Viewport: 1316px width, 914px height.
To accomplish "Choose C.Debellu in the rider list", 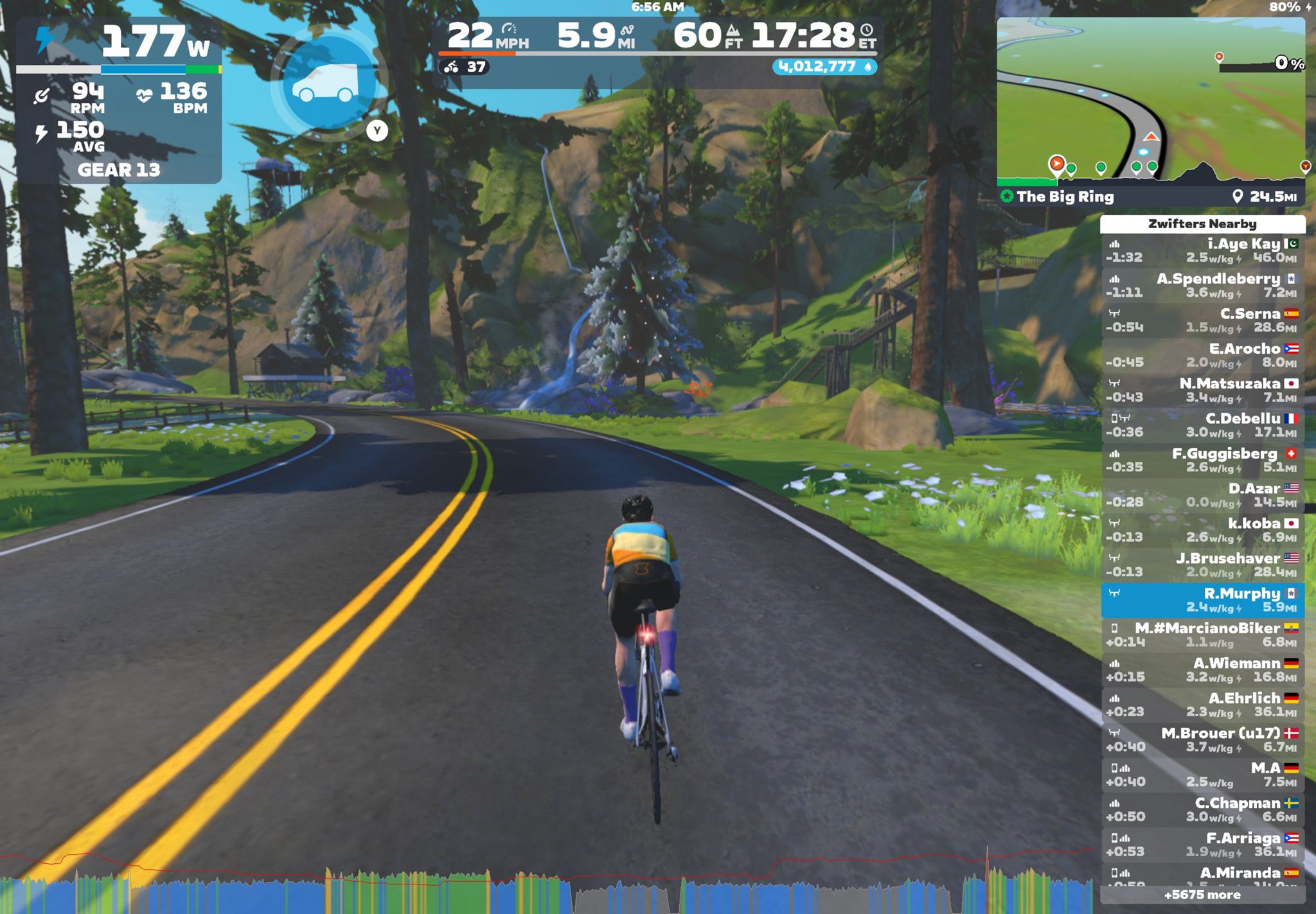I will [1202, 425].
